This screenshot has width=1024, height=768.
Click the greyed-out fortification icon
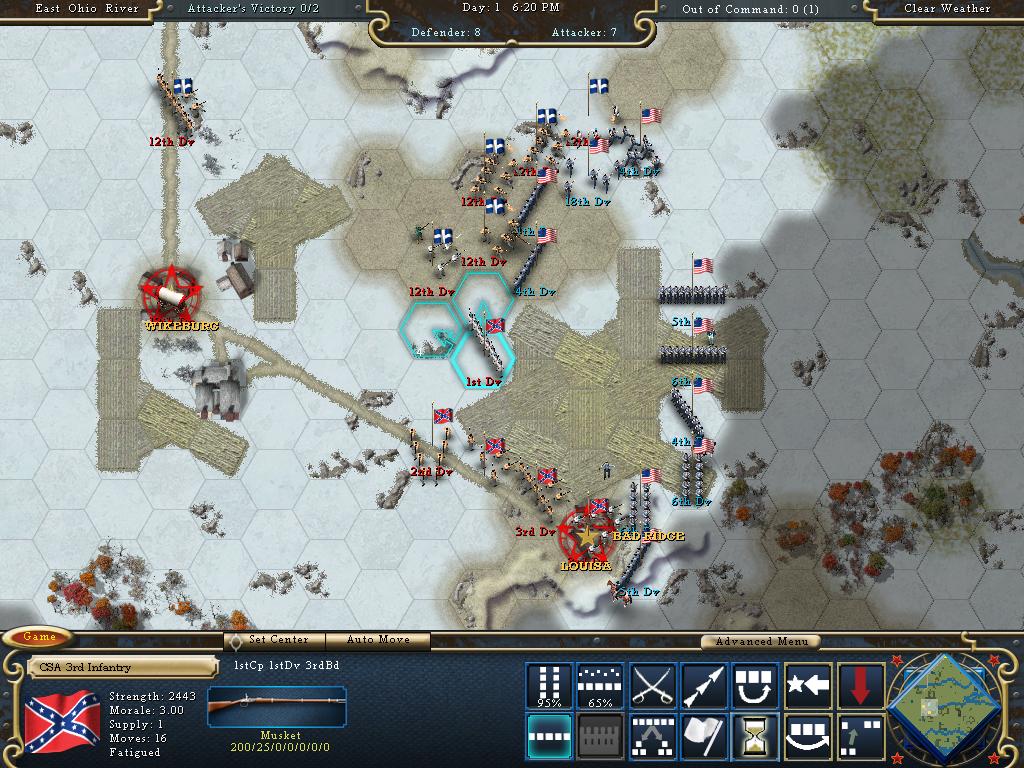[x=600, y=736]
